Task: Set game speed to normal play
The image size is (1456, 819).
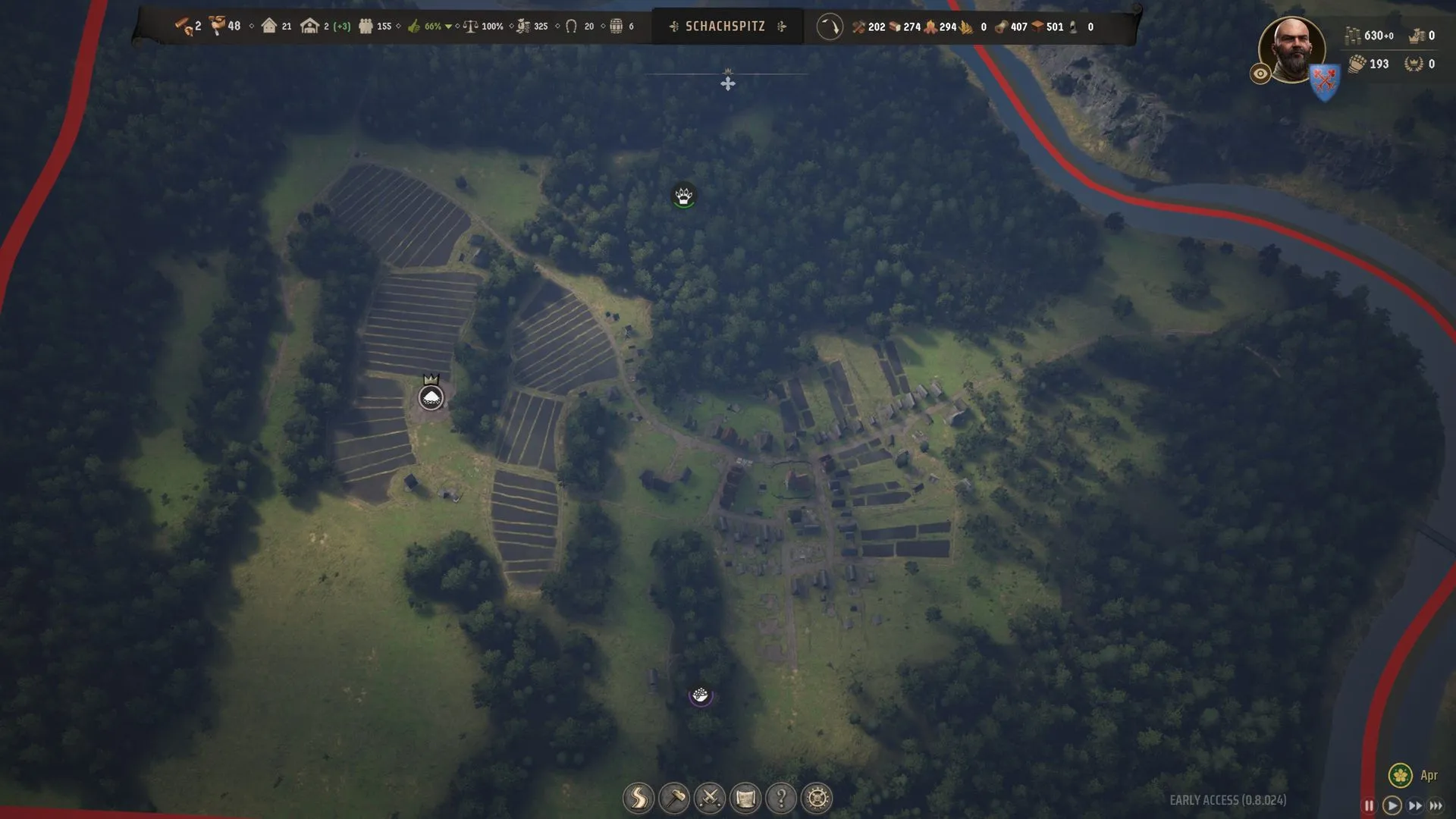Action: point(1392,805)
